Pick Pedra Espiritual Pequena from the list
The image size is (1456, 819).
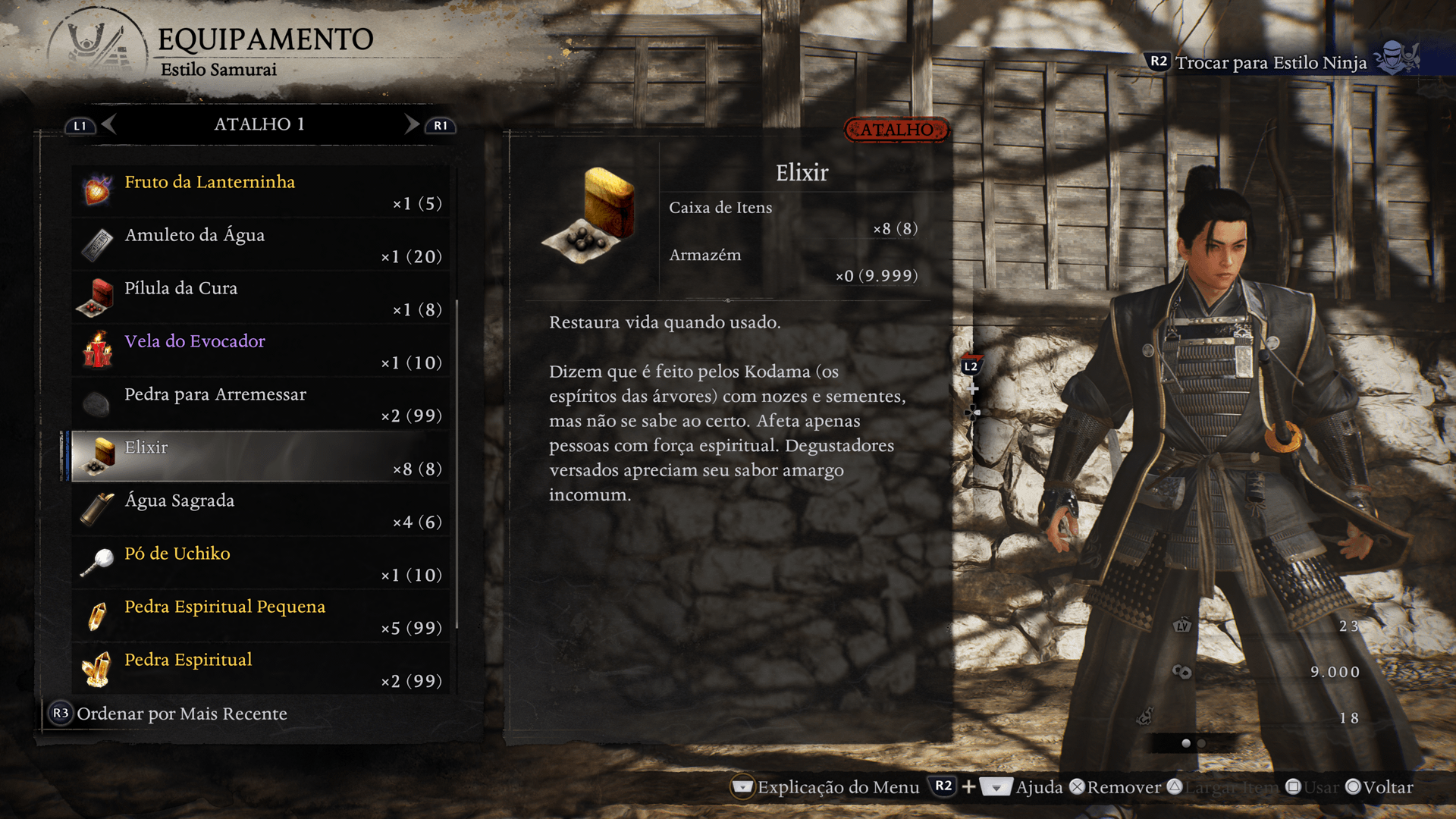260,617
